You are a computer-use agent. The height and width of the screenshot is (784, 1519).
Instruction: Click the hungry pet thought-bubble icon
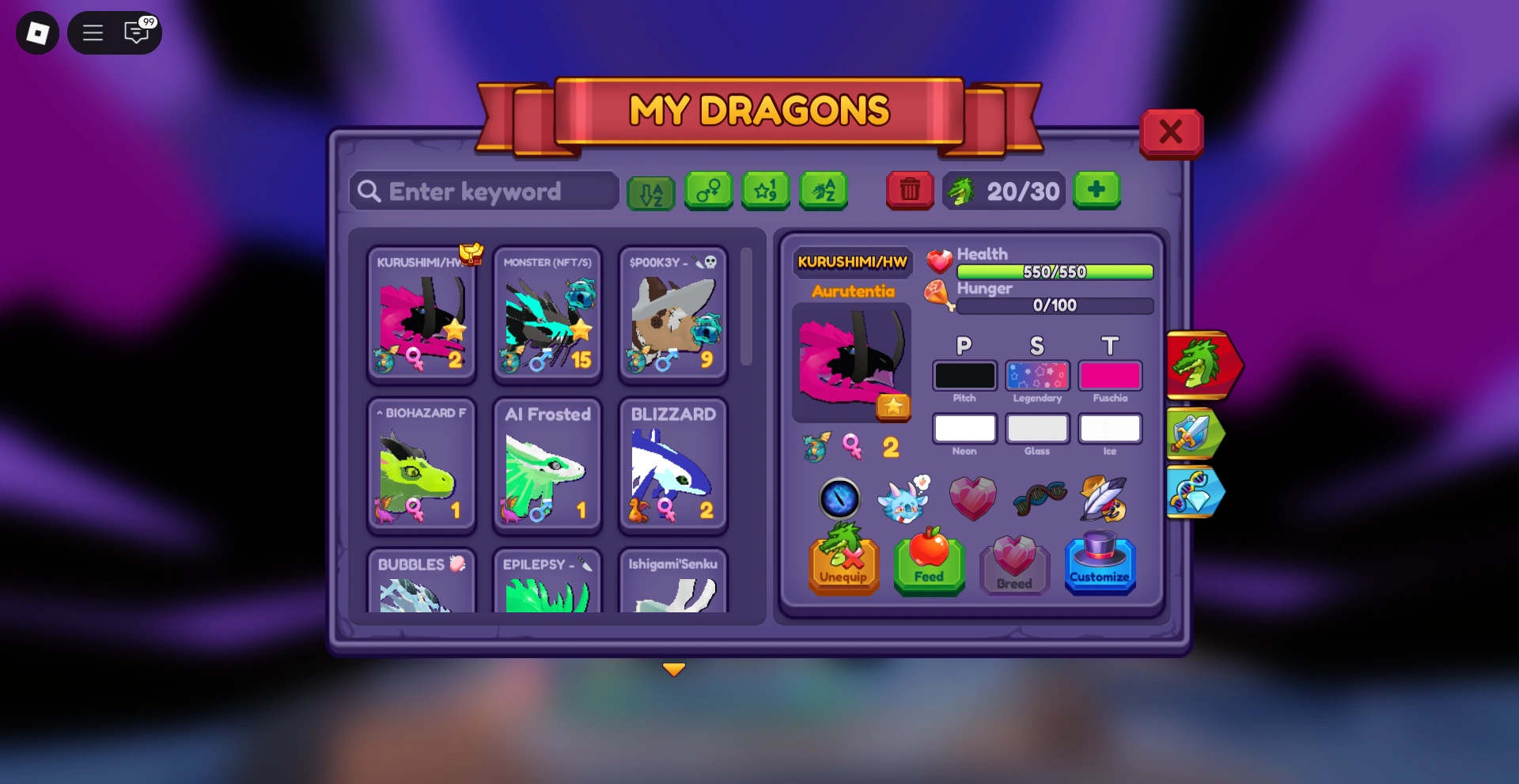pyautogui.click(x=906, y=499)
